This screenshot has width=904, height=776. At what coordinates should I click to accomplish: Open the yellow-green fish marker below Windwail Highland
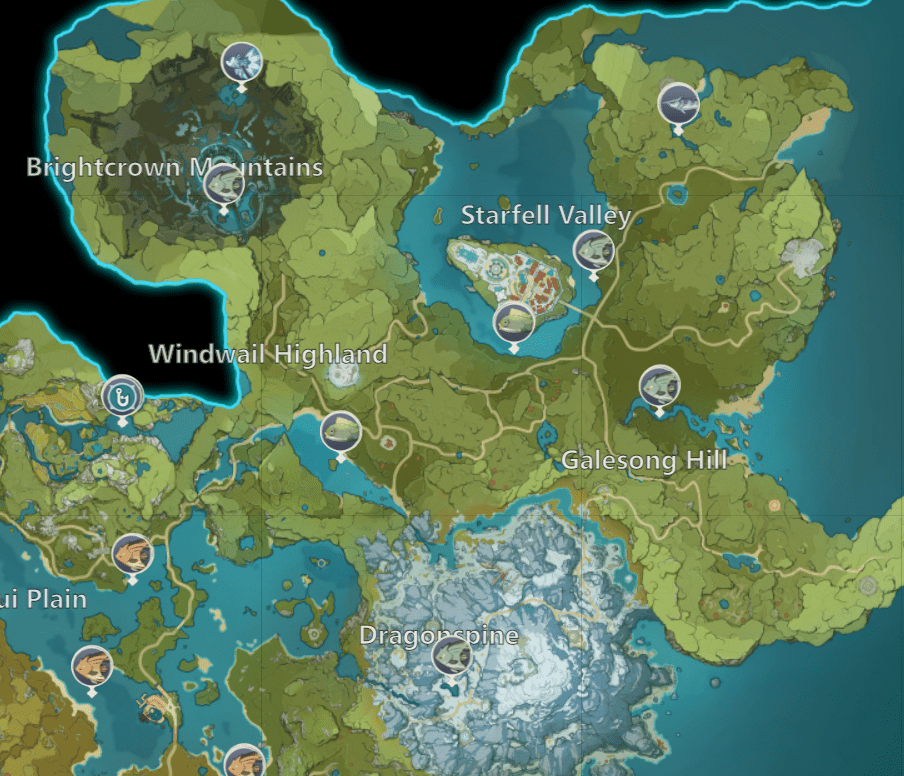click(x=341, y=431)
